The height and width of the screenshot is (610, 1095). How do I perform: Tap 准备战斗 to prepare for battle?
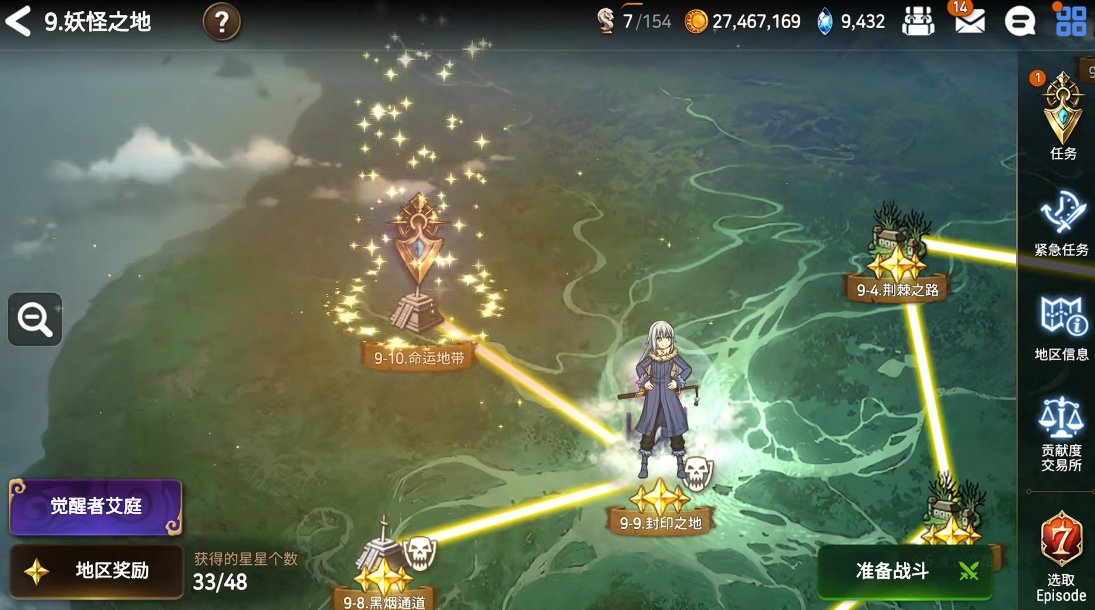coord(905,571)
